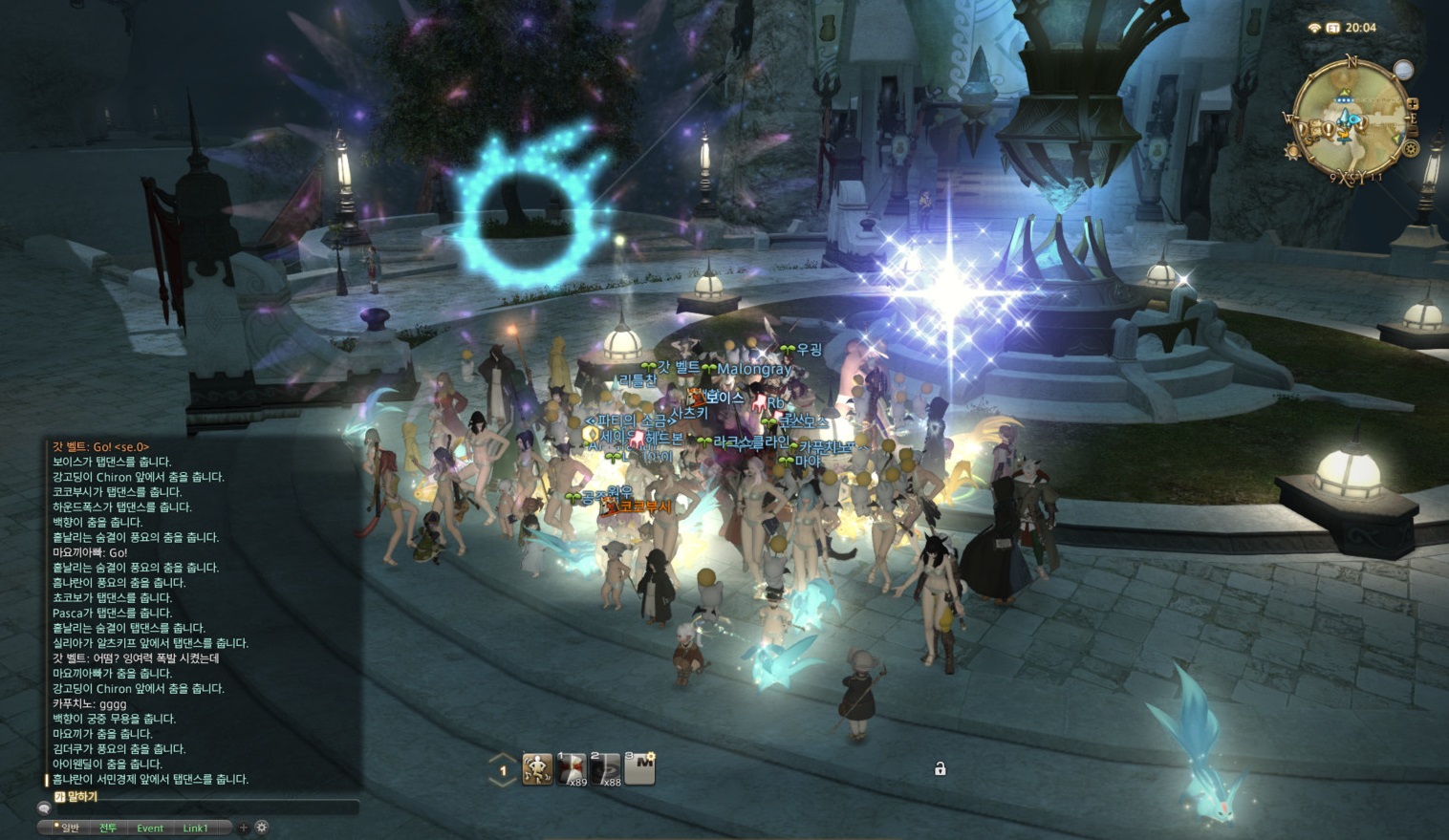Click the sun icon beside minimap

click(1292, 153)
